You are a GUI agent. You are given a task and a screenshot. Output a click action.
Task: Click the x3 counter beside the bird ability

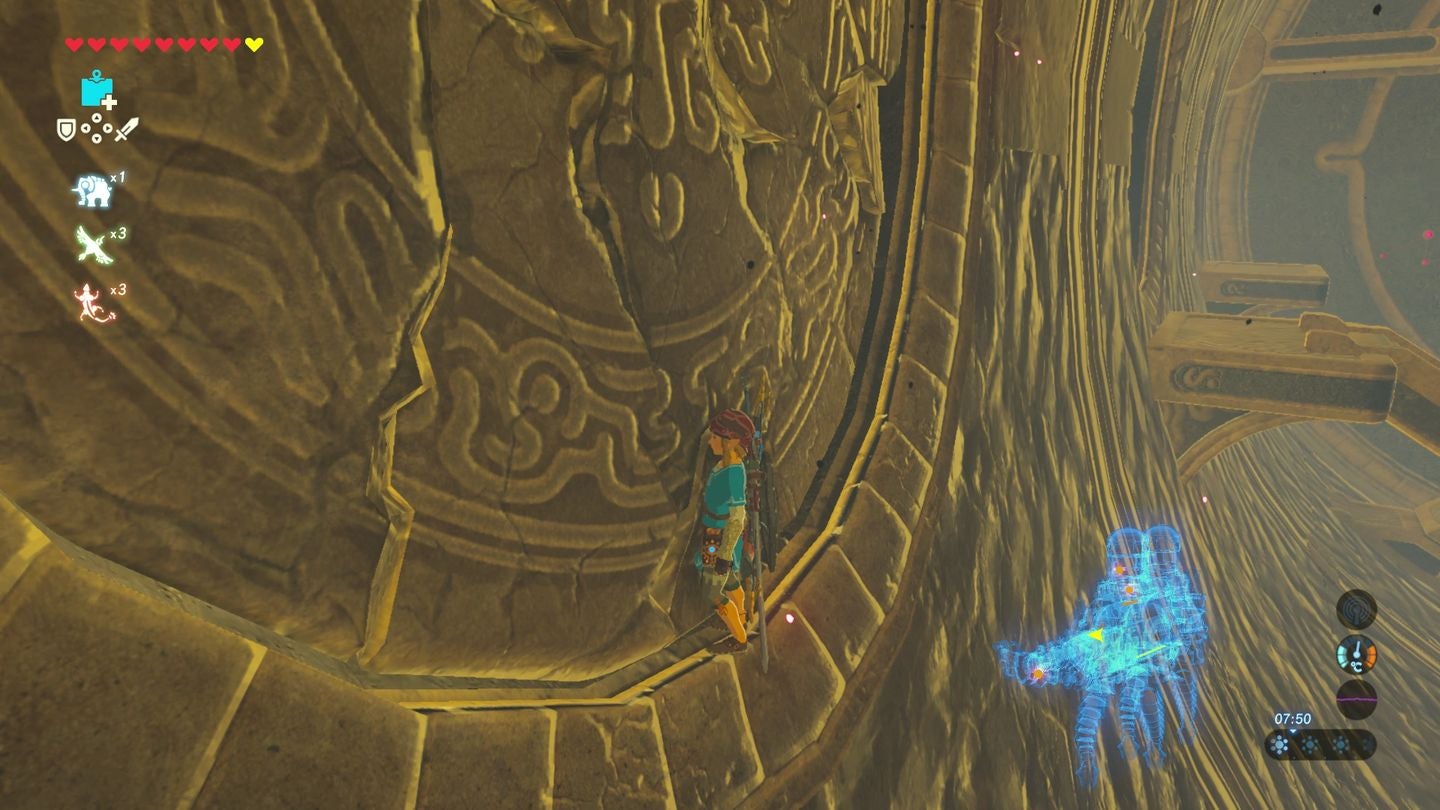point(116,233)
